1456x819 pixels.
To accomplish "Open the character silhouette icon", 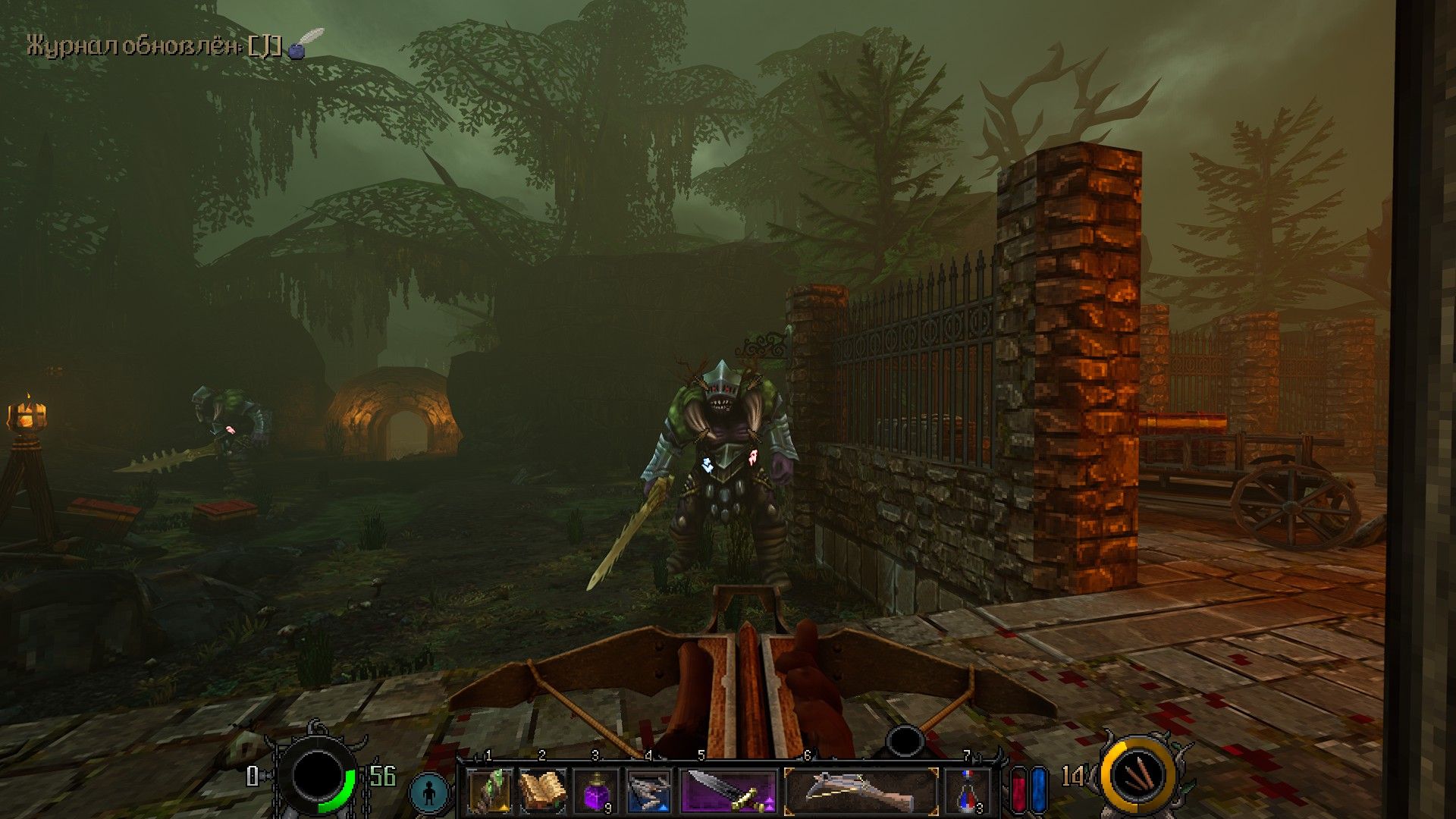I will click(x=430, y=793).
